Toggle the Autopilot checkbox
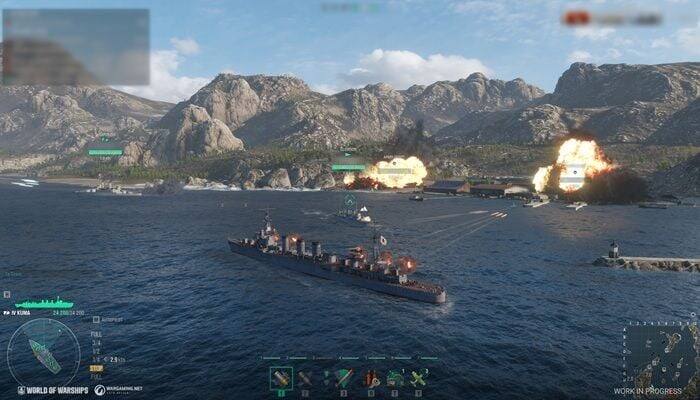Screen dimensions: 700x400 pyautogui.click(x=96, y=320)
